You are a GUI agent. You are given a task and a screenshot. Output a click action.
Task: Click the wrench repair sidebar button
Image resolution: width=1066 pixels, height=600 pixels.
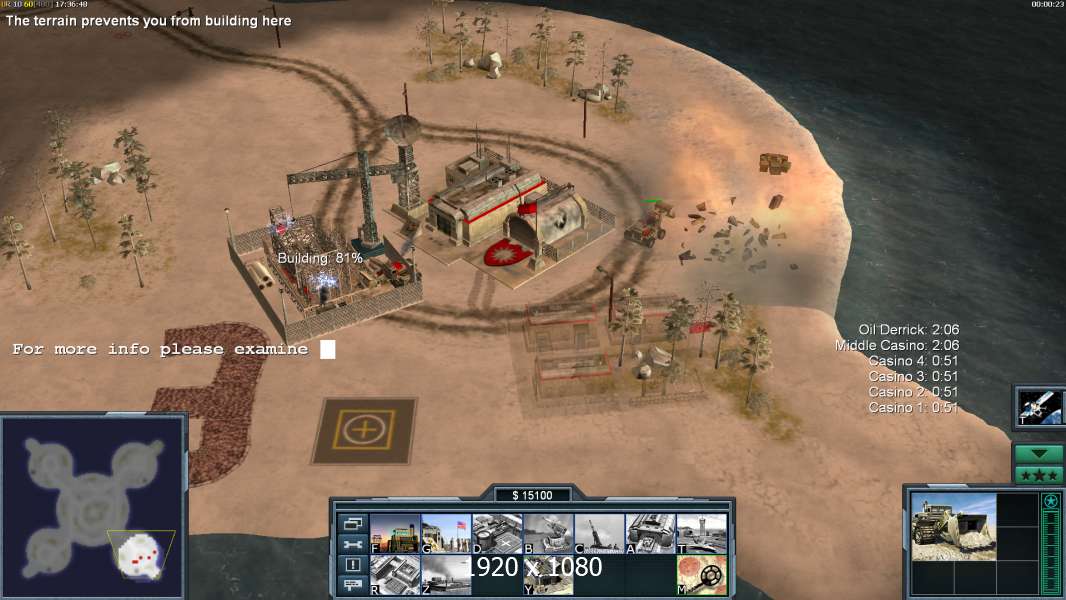click(352, 544)
